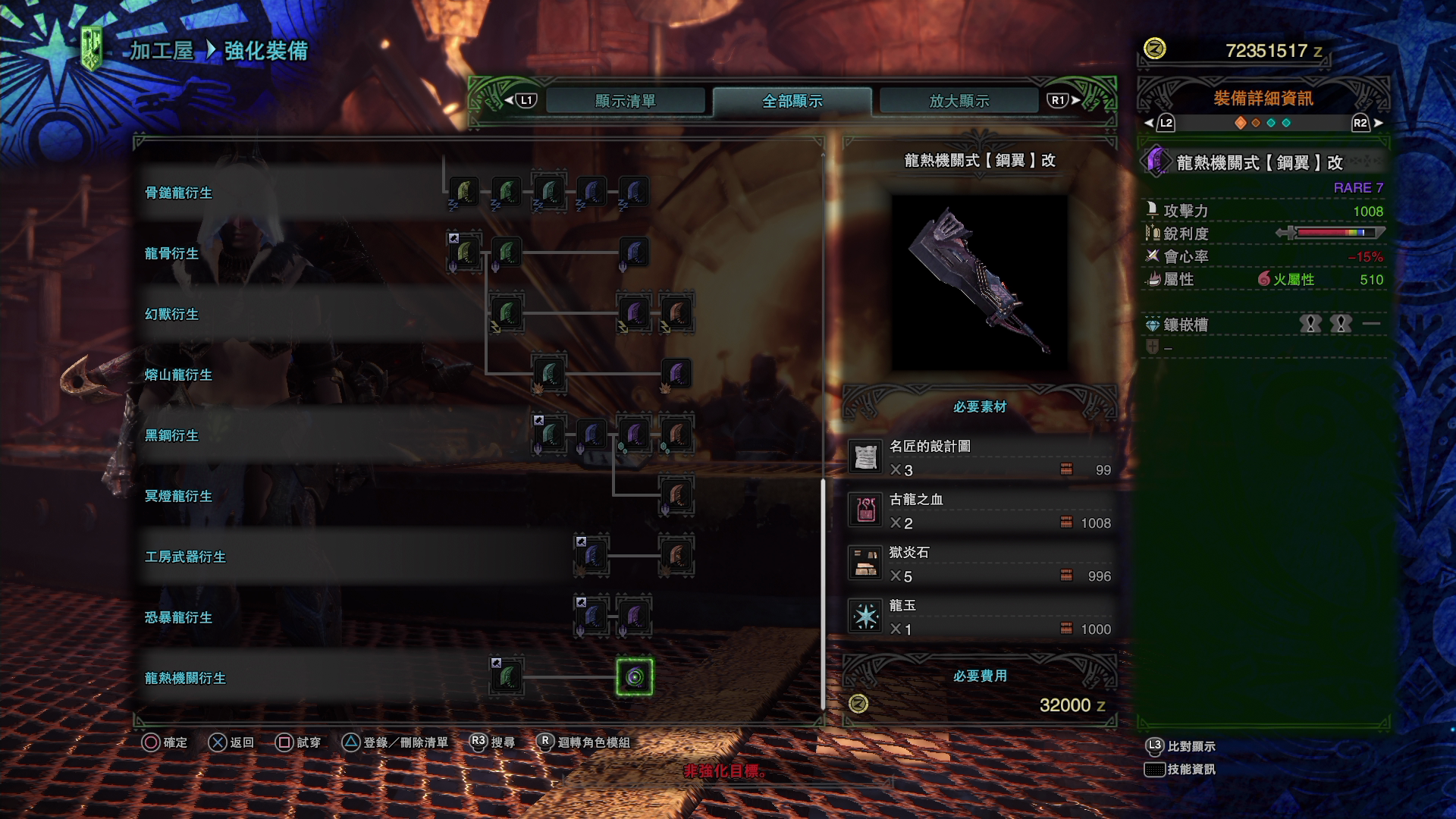
Task: Pick the 幻獸衍生 tree row label
Action: coord(171,314)
